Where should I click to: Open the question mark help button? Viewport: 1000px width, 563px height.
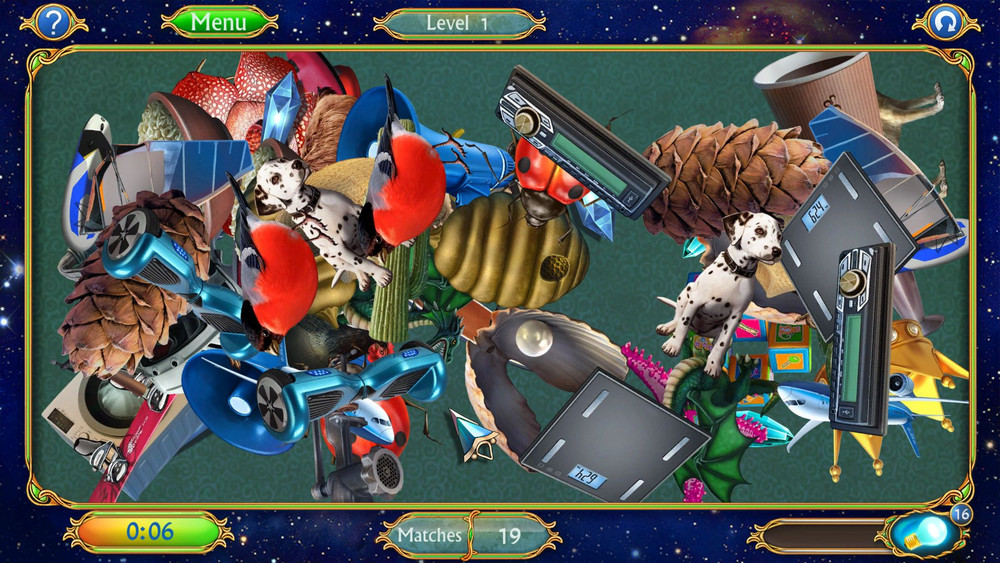click(x=54, y=21)
